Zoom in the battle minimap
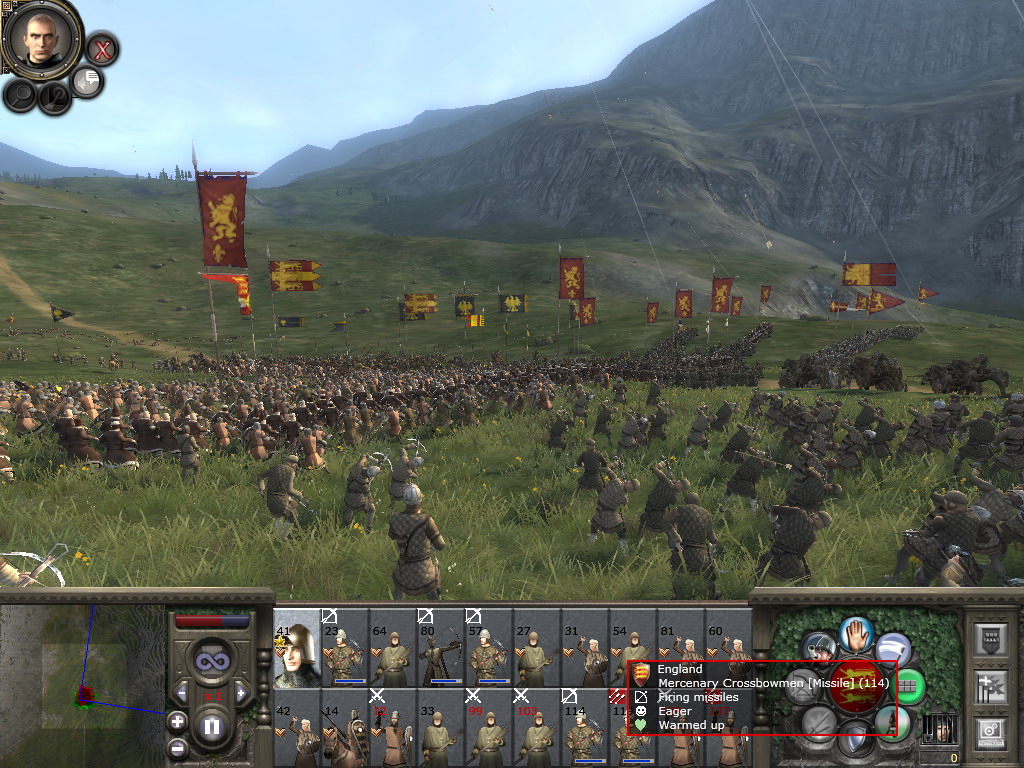Screen dimensions: 1024x768 [177, 721]
